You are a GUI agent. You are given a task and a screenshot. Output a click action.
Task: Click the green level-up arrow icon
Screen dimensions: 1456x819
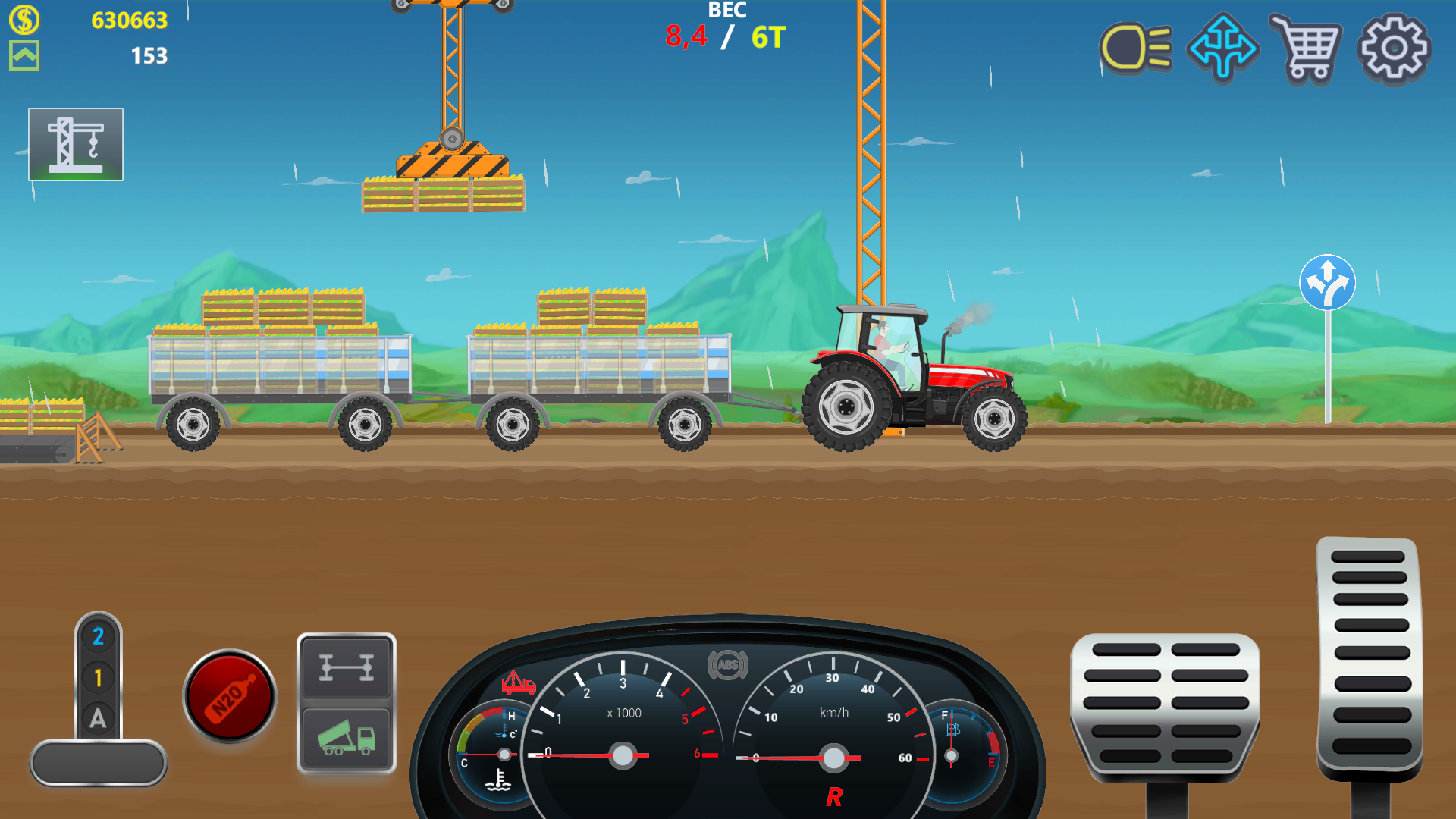[25, 57]
